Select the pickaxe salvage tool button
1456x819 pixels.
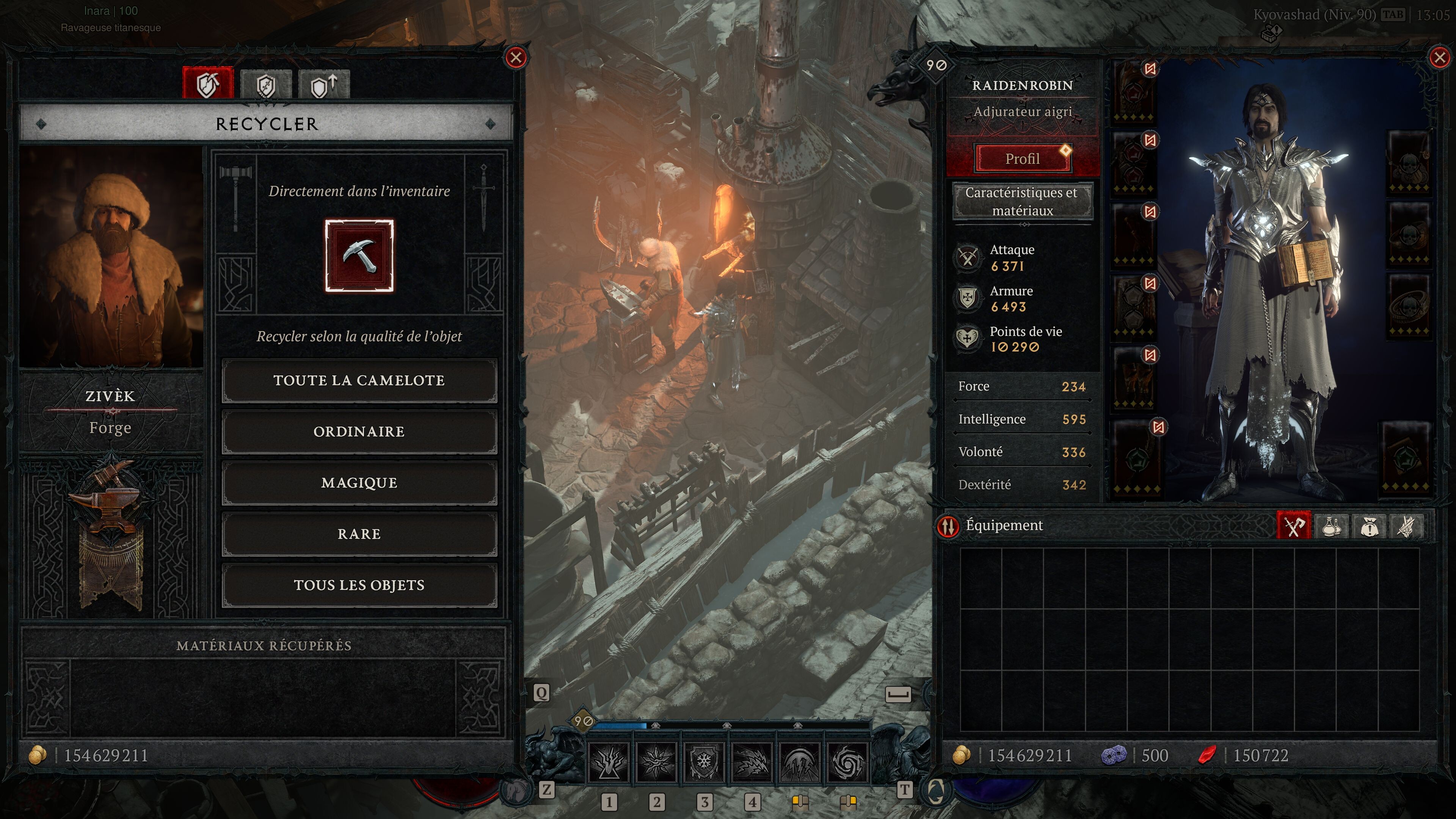pyautogui.click(x=359, y=256)
